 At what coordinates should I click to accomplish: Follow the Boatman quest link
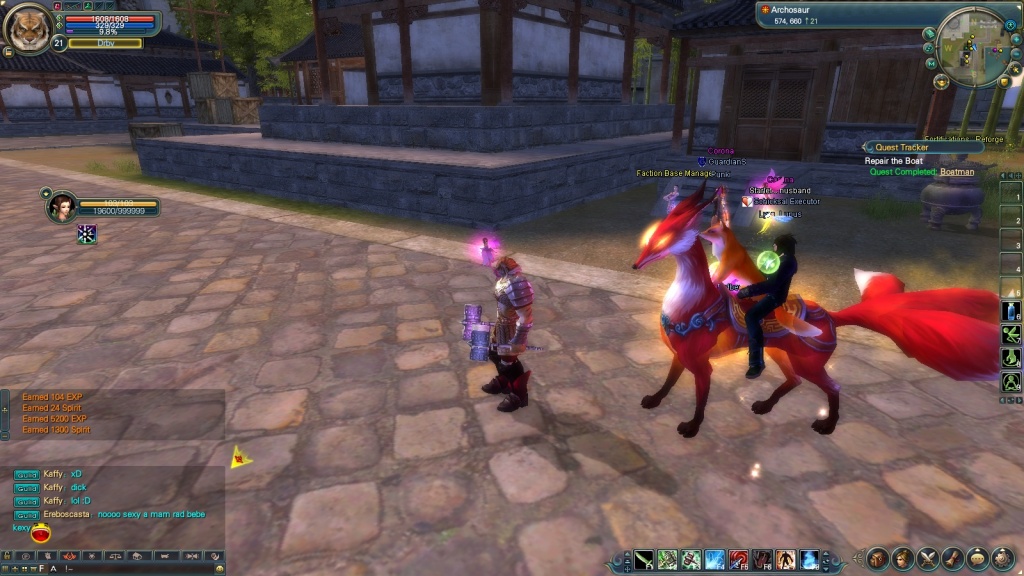coord(956,172)
